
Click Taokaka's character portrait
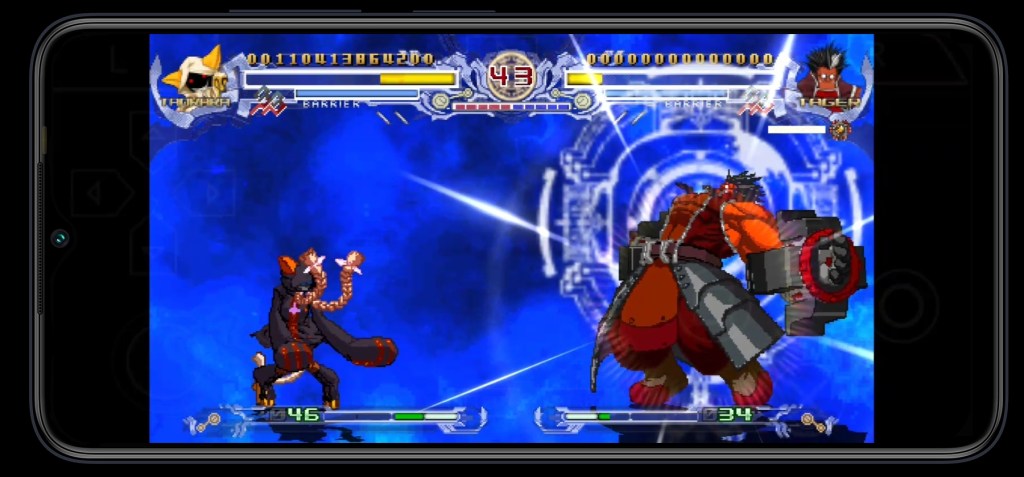pyautogui.click(x=197, y=75)
